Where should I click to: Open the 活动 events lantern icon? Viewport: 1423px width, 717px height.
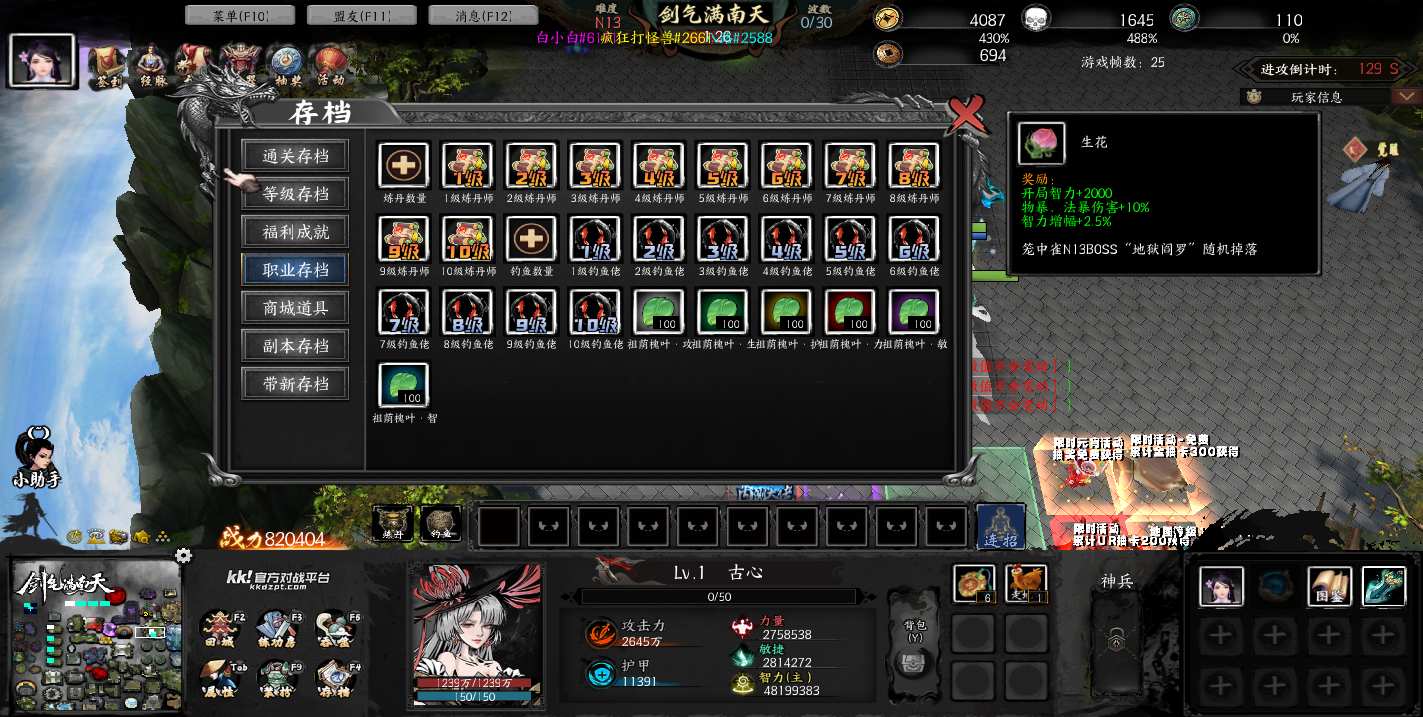tap(331, 66)
